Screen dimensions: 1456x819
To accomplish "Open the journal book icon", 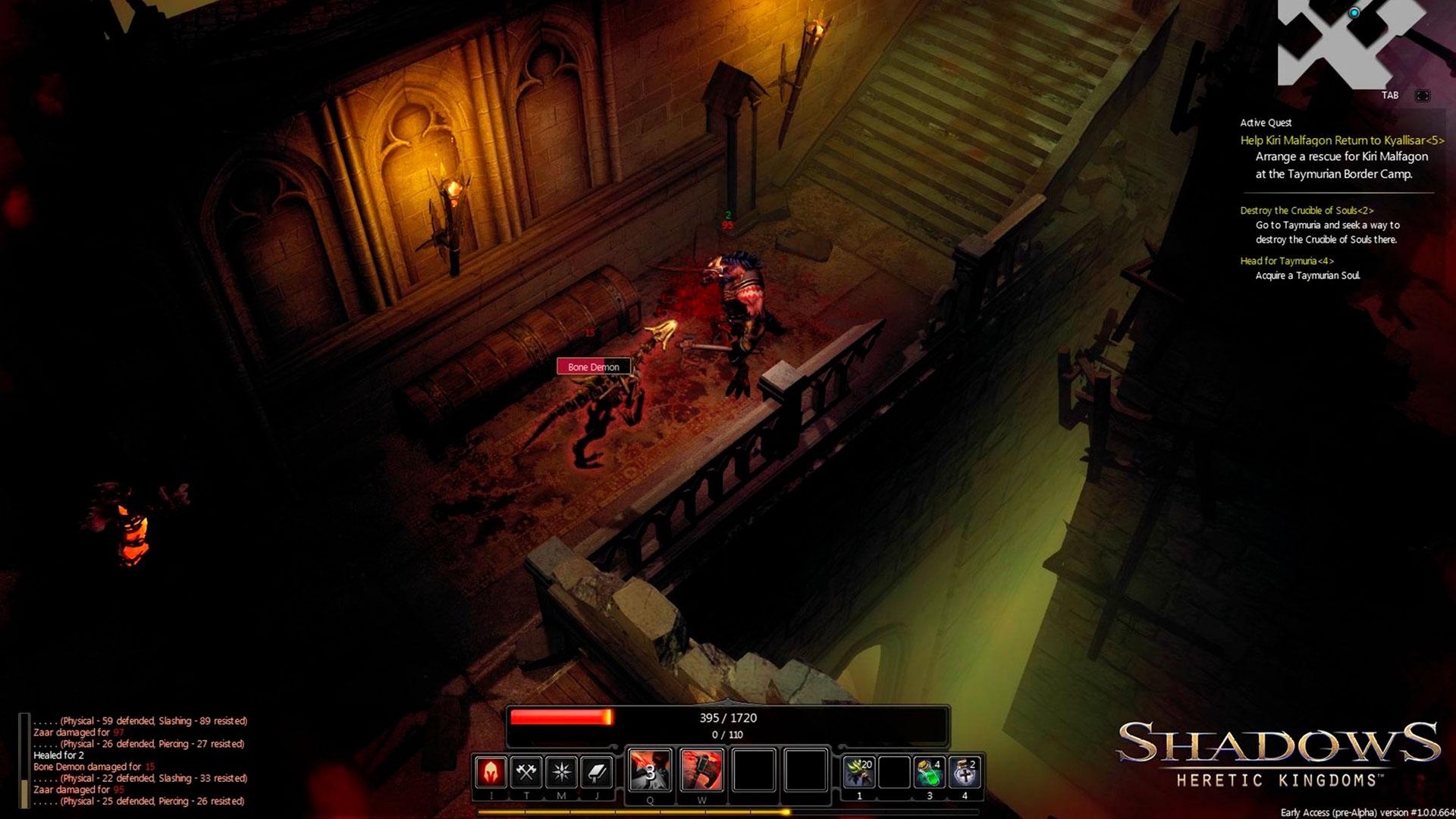I will point(597,772).
